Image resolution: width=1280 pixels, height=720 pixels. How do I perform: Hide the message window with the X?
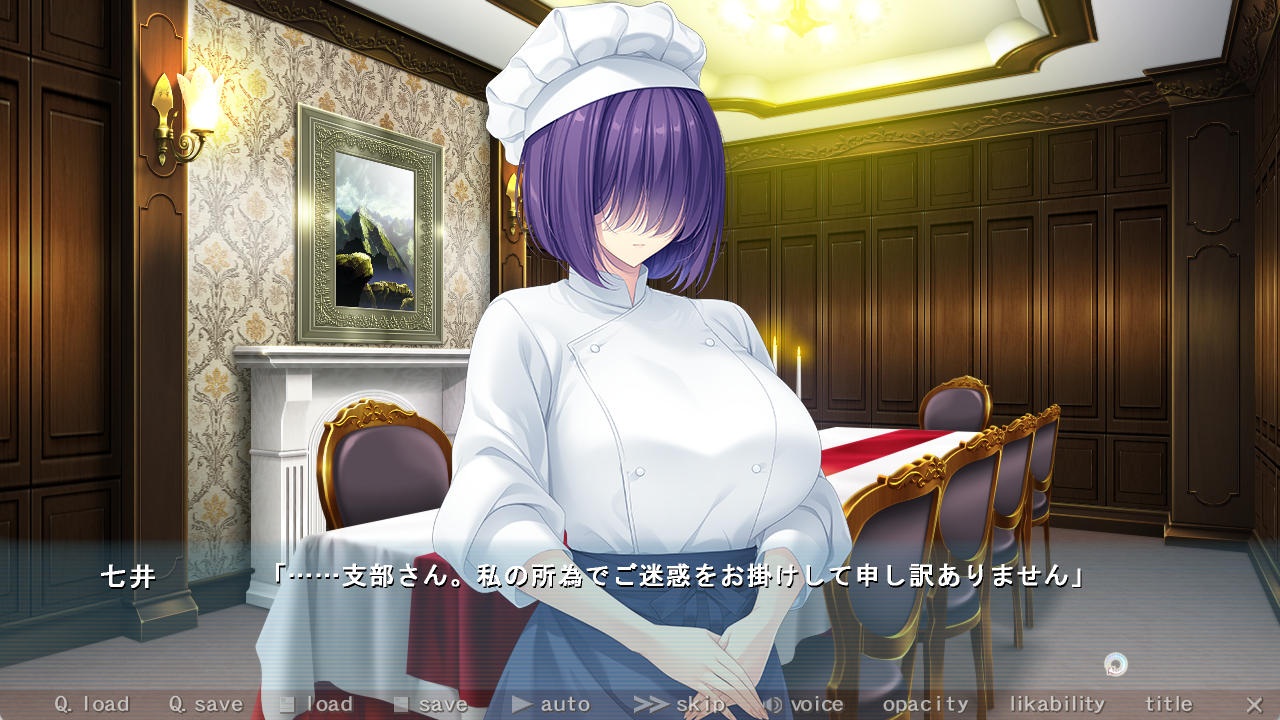[1254, 704]
